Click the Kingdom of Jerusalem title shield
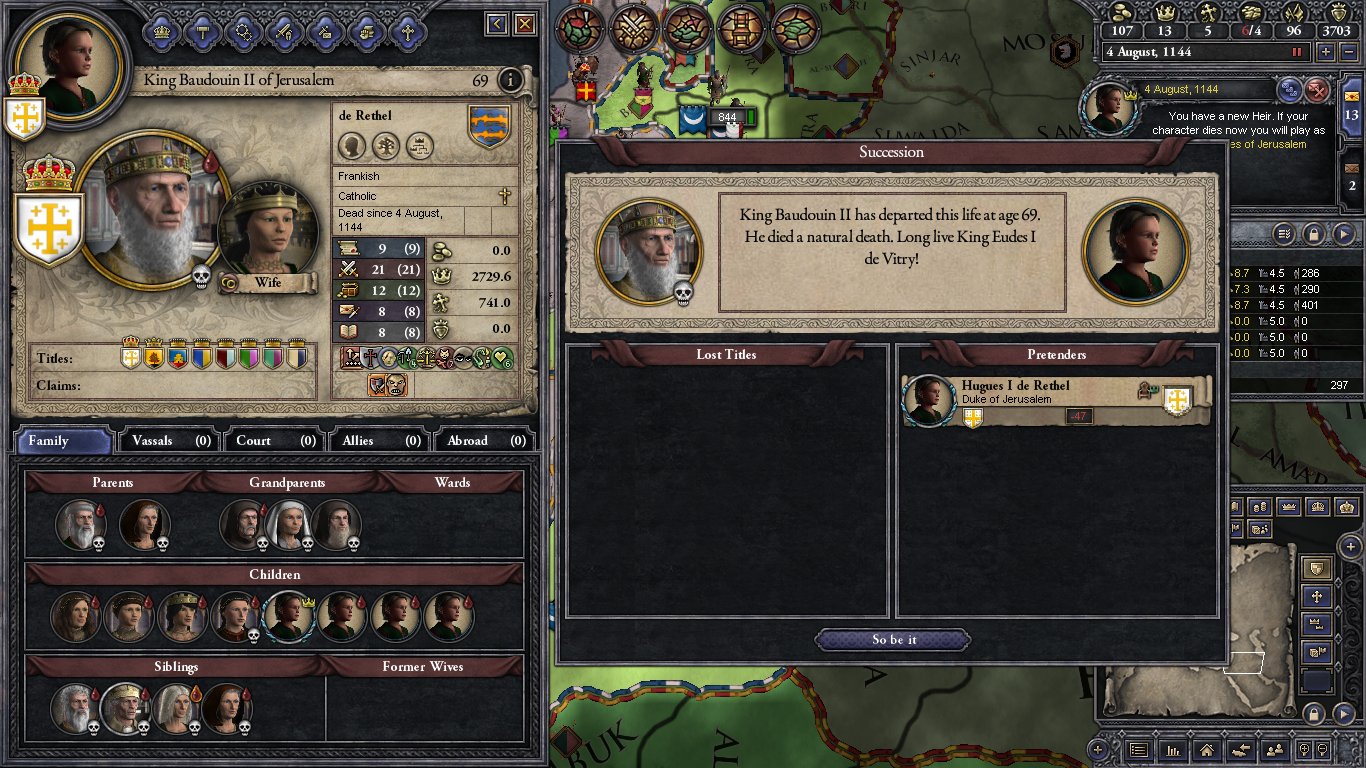Image resolution: width=1366 pixels, height=768 pixels. [x=44, y=225]
